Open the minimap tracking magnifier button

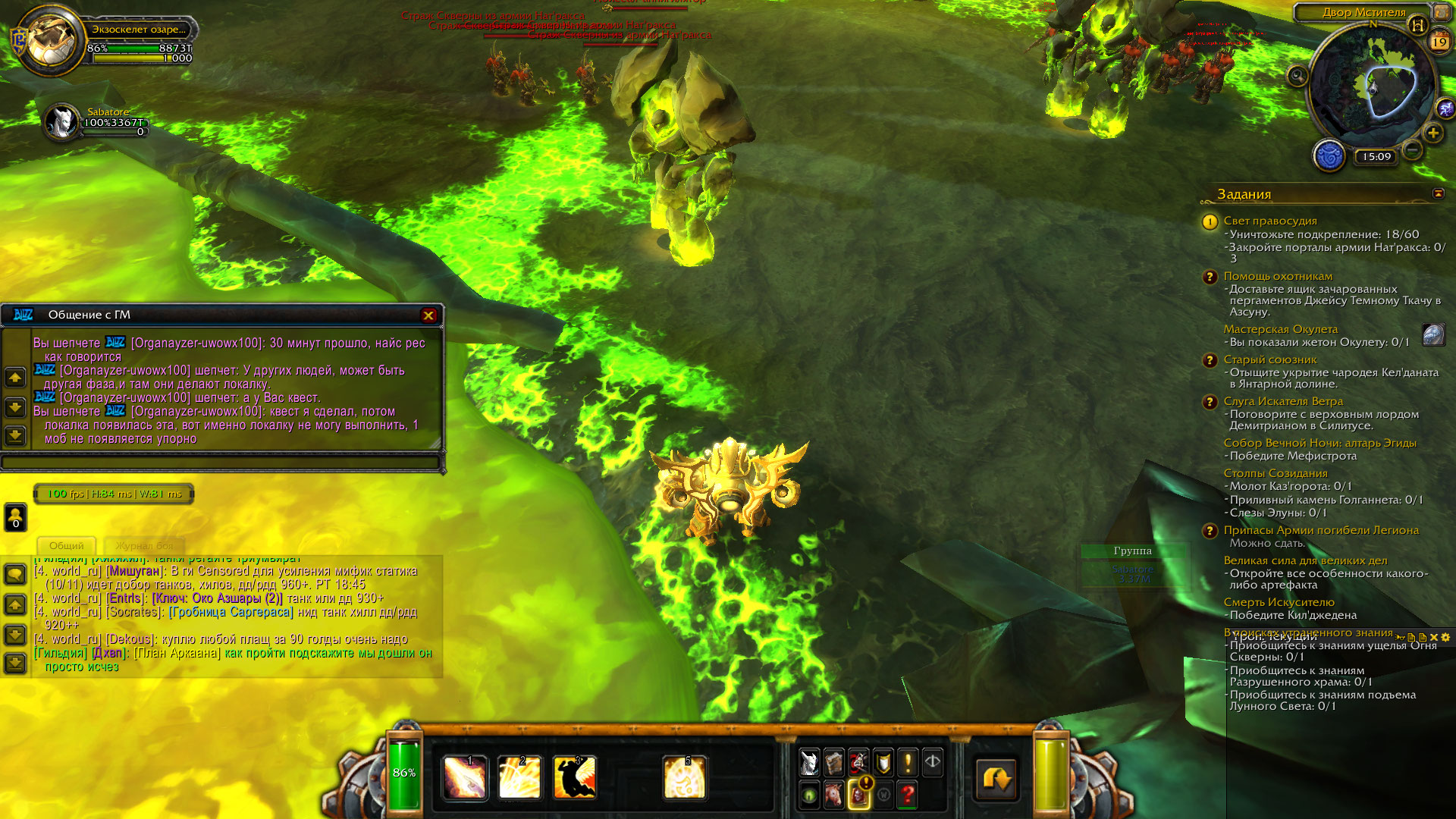point(1298,76)
